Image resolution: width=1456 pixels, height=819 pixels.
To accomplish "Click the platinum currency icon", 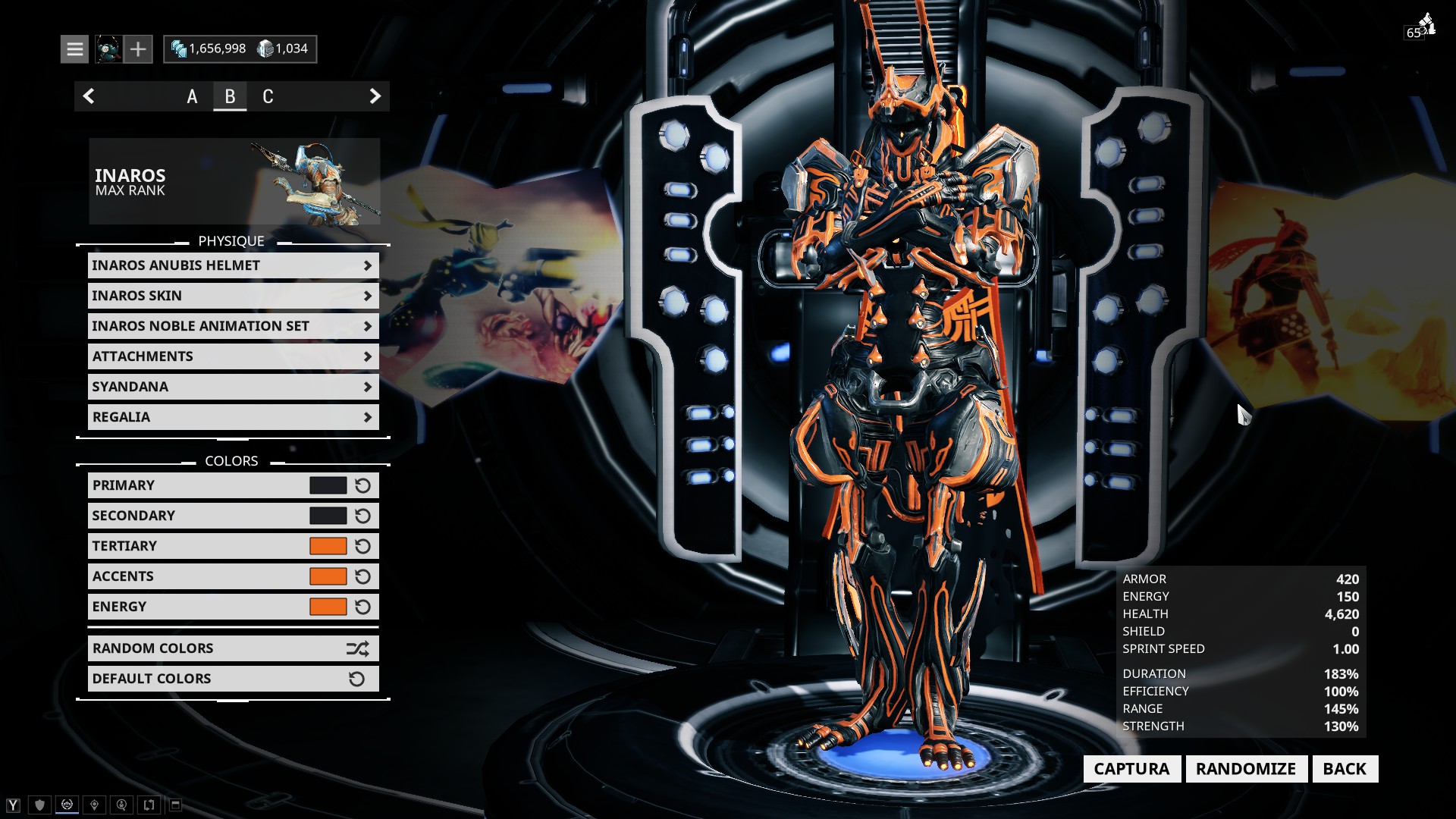I will (267, 49).
